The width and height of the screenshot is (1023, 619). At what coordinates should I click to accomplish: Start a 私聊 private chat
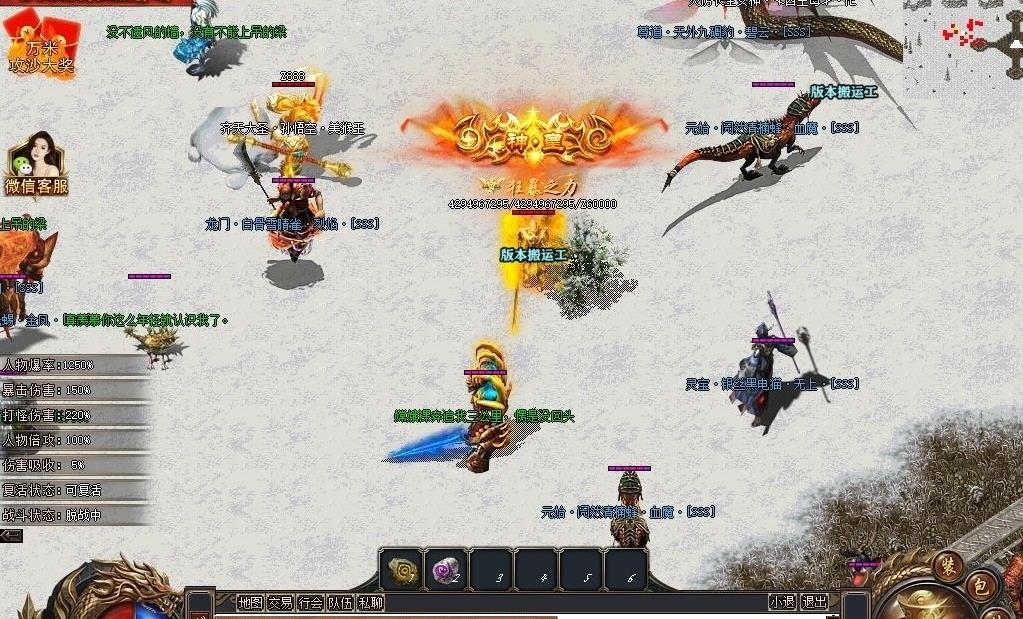coord(371,602)
